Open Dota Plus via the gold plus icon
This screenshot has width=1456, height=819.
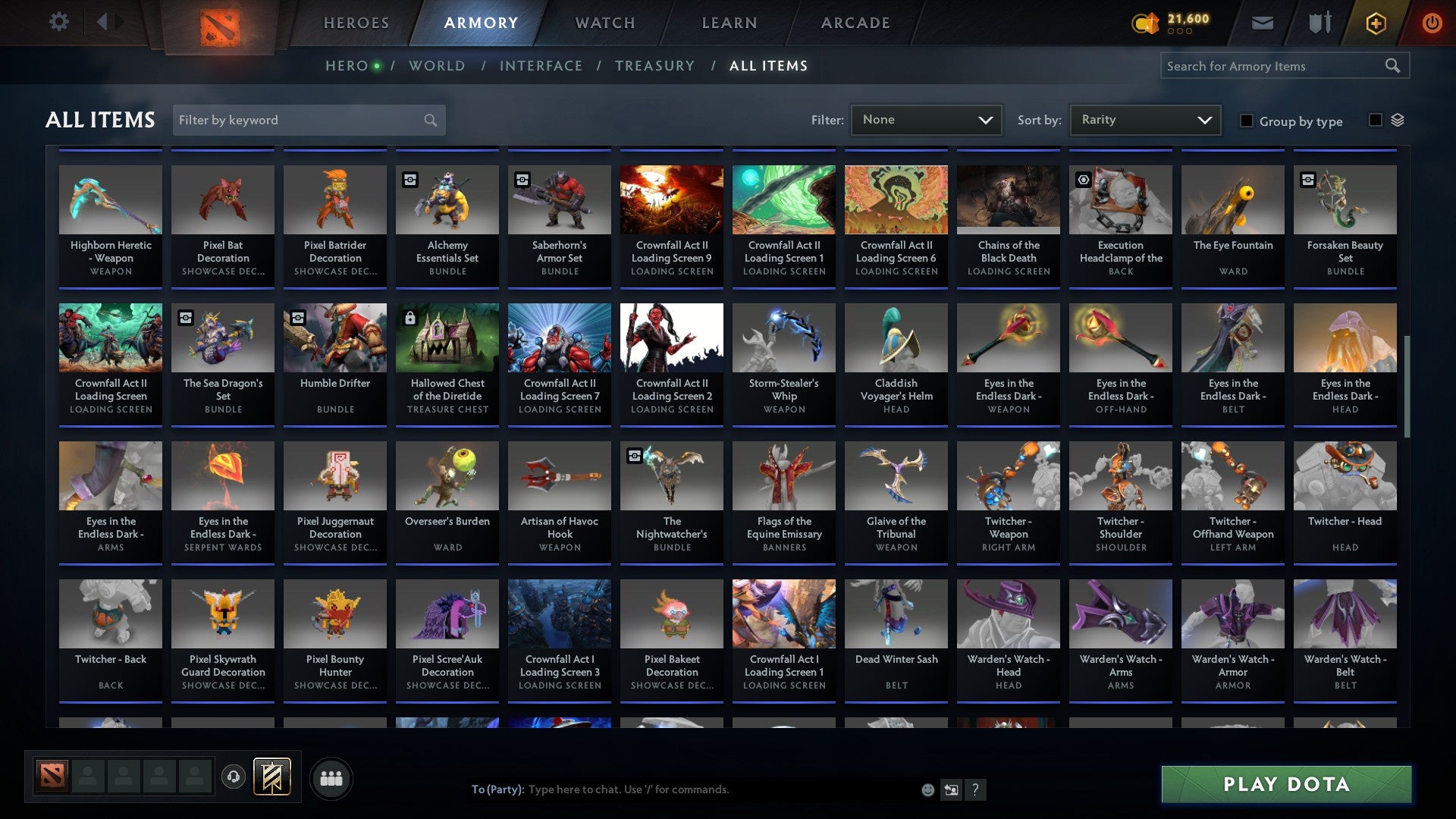(x=1375, y=23)
